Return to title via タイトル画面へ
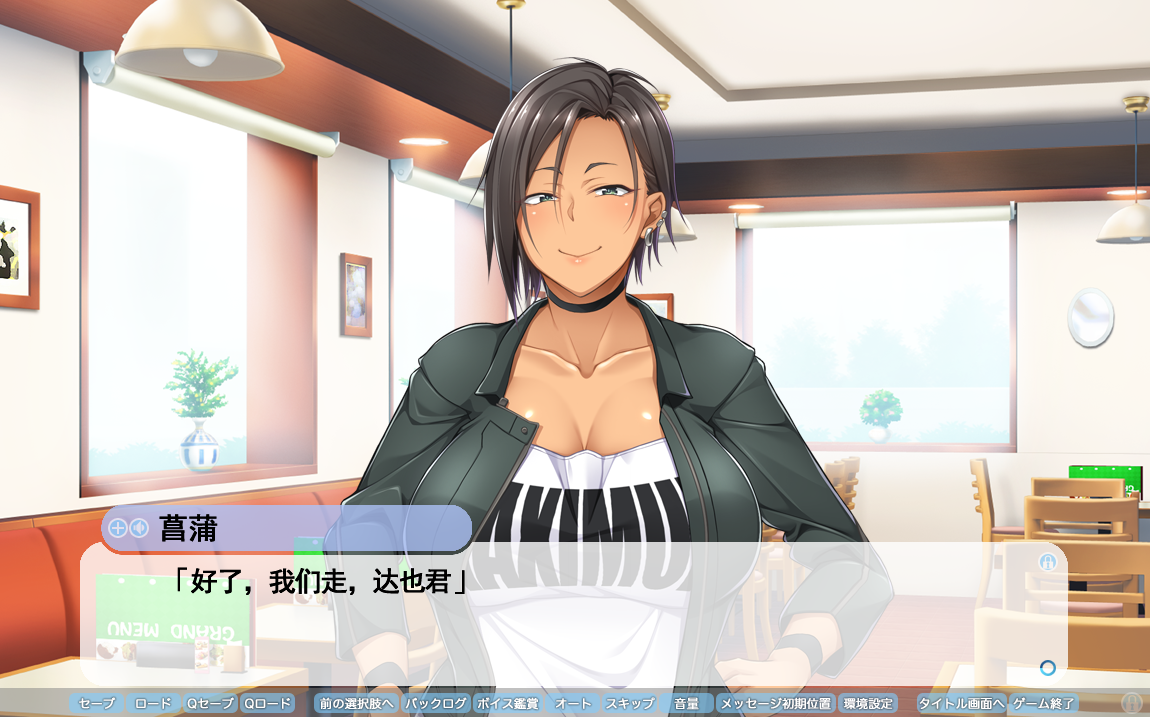The image size is (1150, 717). coord(961,704)
